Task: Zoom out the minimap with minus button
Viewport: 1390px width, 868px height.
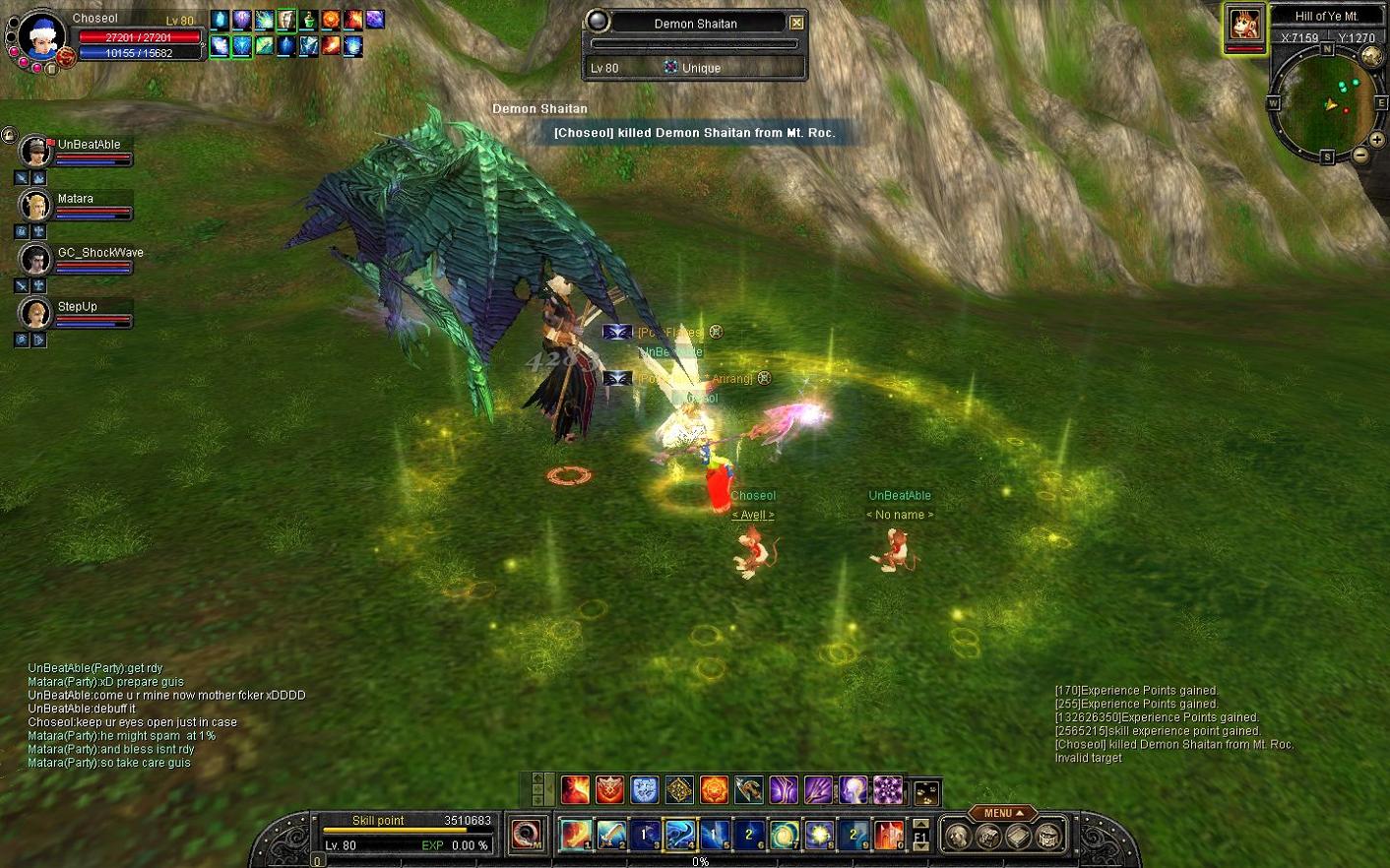Action: [x=1360, y=155]
